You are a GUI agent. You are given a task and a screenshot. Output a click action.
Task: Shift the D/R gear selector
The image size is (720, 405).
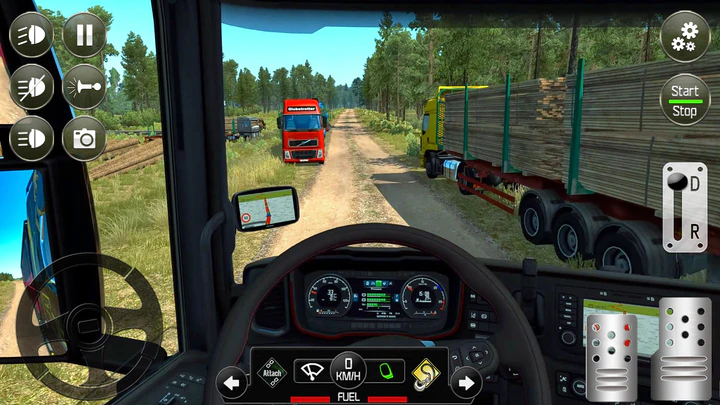coord(684,207)
